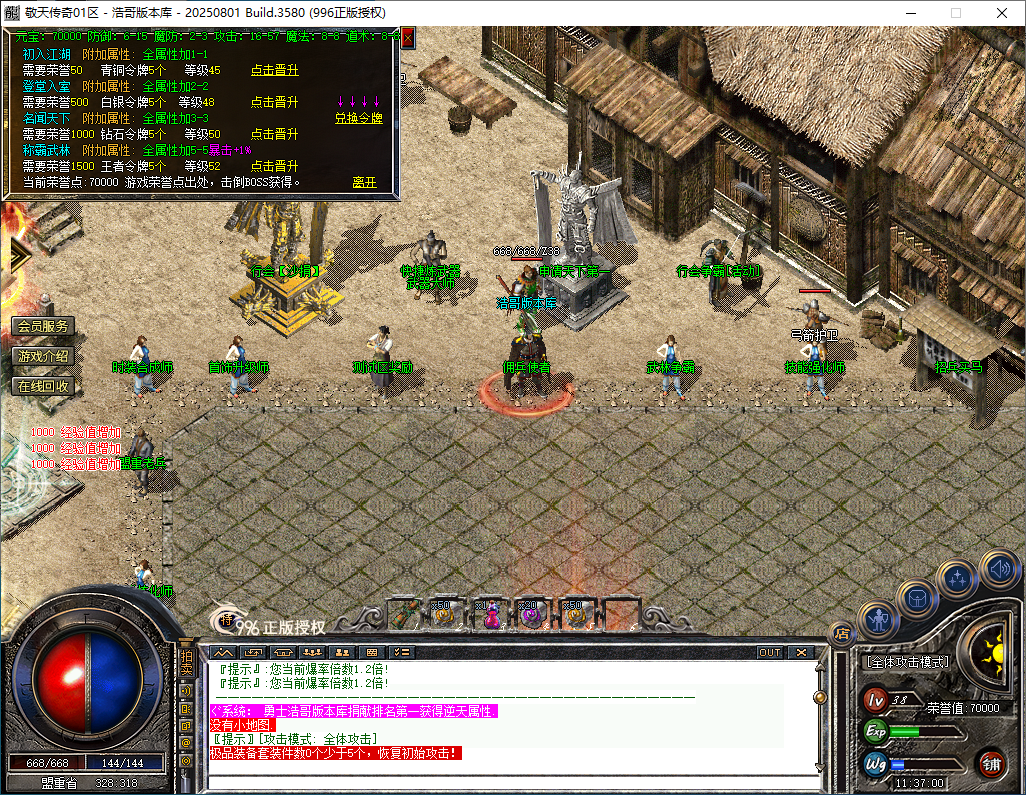1026x795 pixels.
Task: Select 点击晋升 for the 王者令牌 requirement
Action: pyautogui.click(x=274, y=166)
